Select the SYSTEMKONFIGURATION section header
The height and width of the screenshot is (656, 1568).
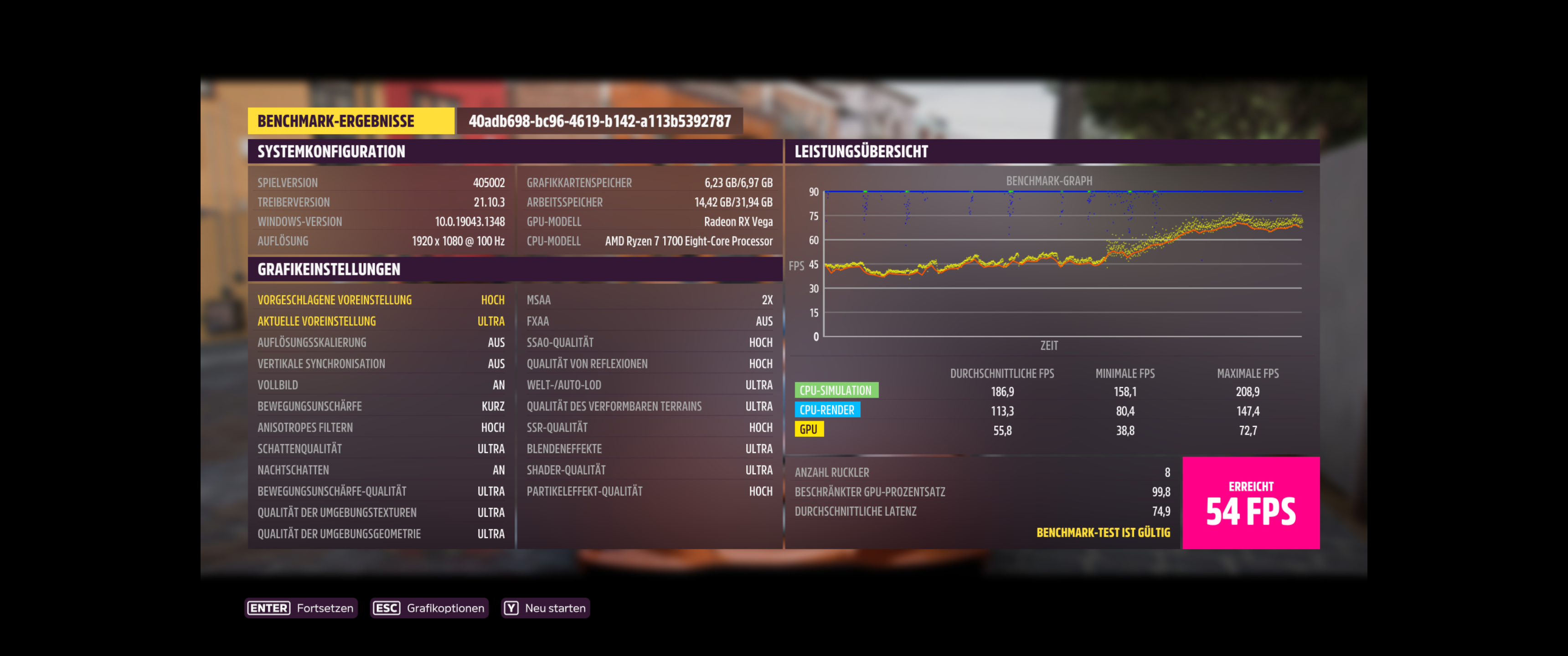point(331,152)
